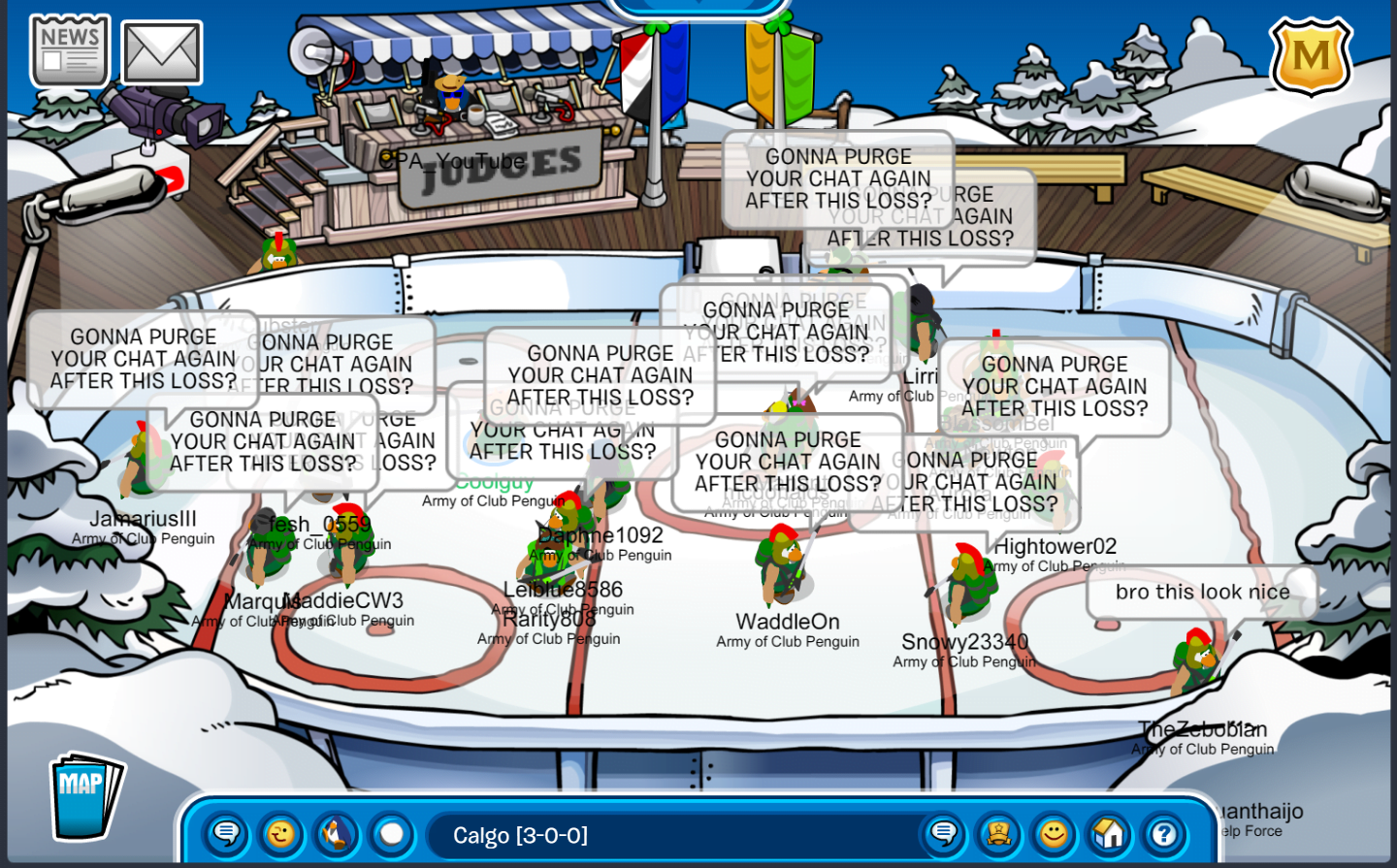Image resolution: width=1397 pixels, height=868 pixels.
Task: Open the mail envelope inbox
Action: (x=162, y=53)
